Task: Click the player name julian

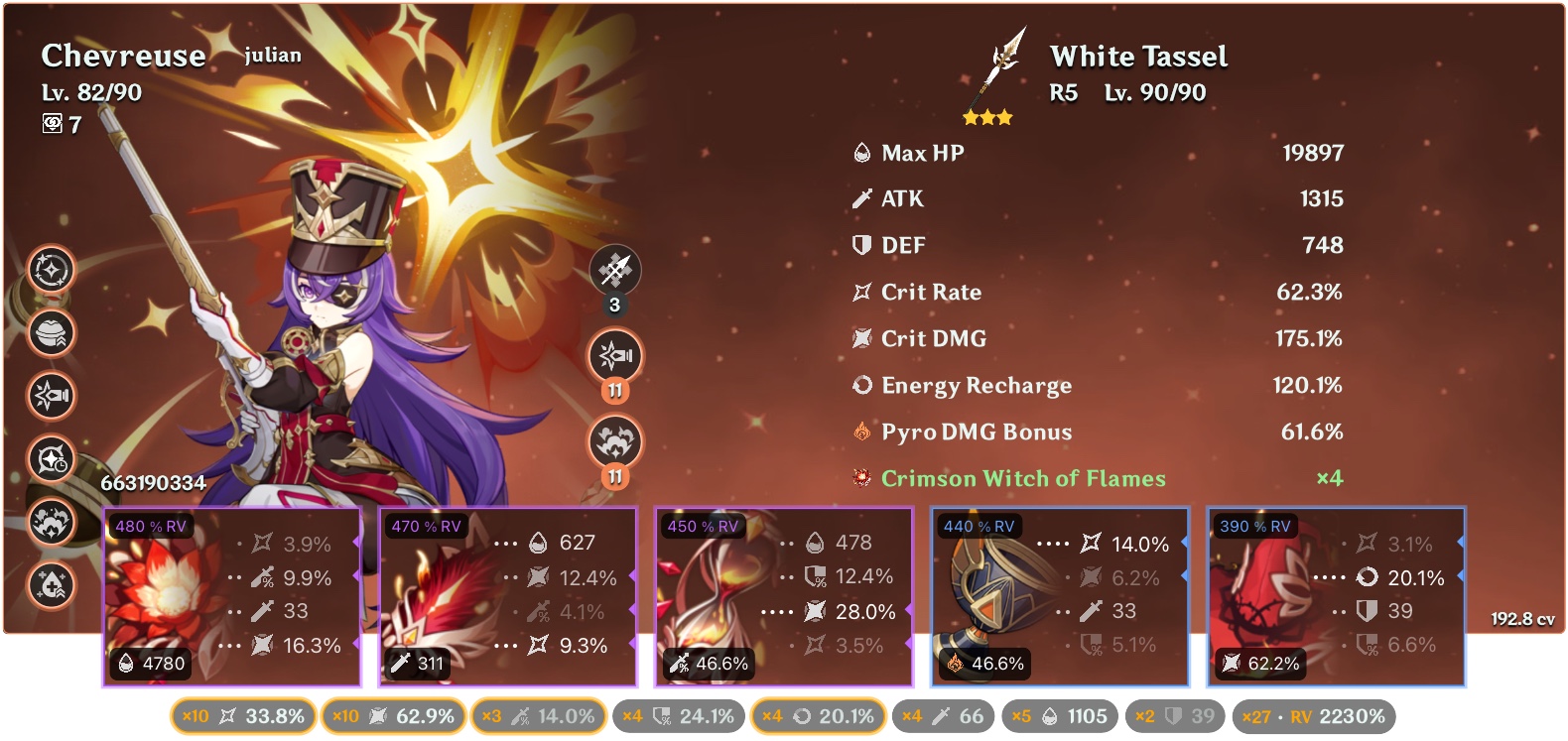Action: (273, 56)
